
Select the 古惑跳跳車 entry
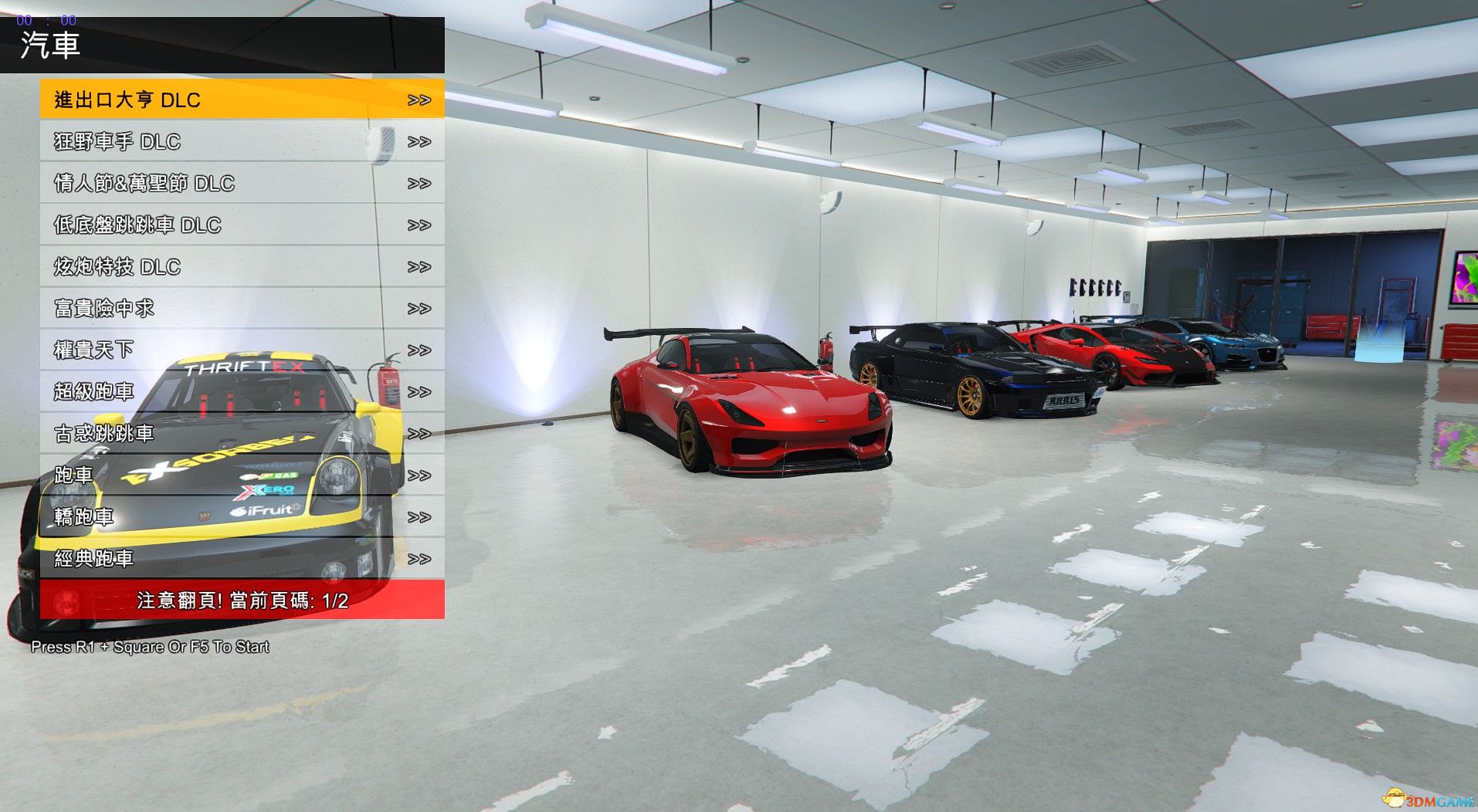point(242,433)
